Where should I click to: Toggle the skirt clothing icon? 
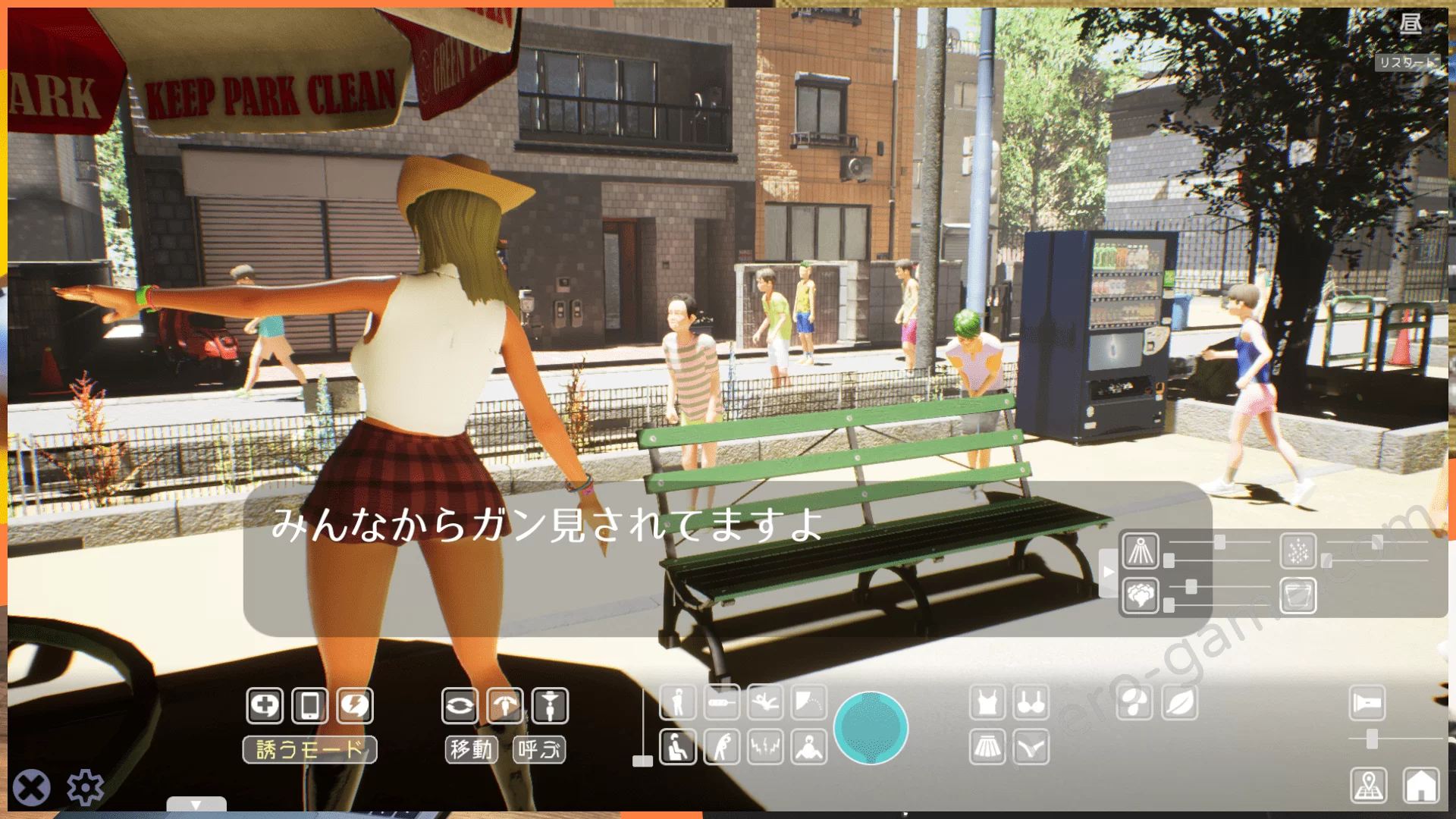pyautogui.click(x=987, y=748)
